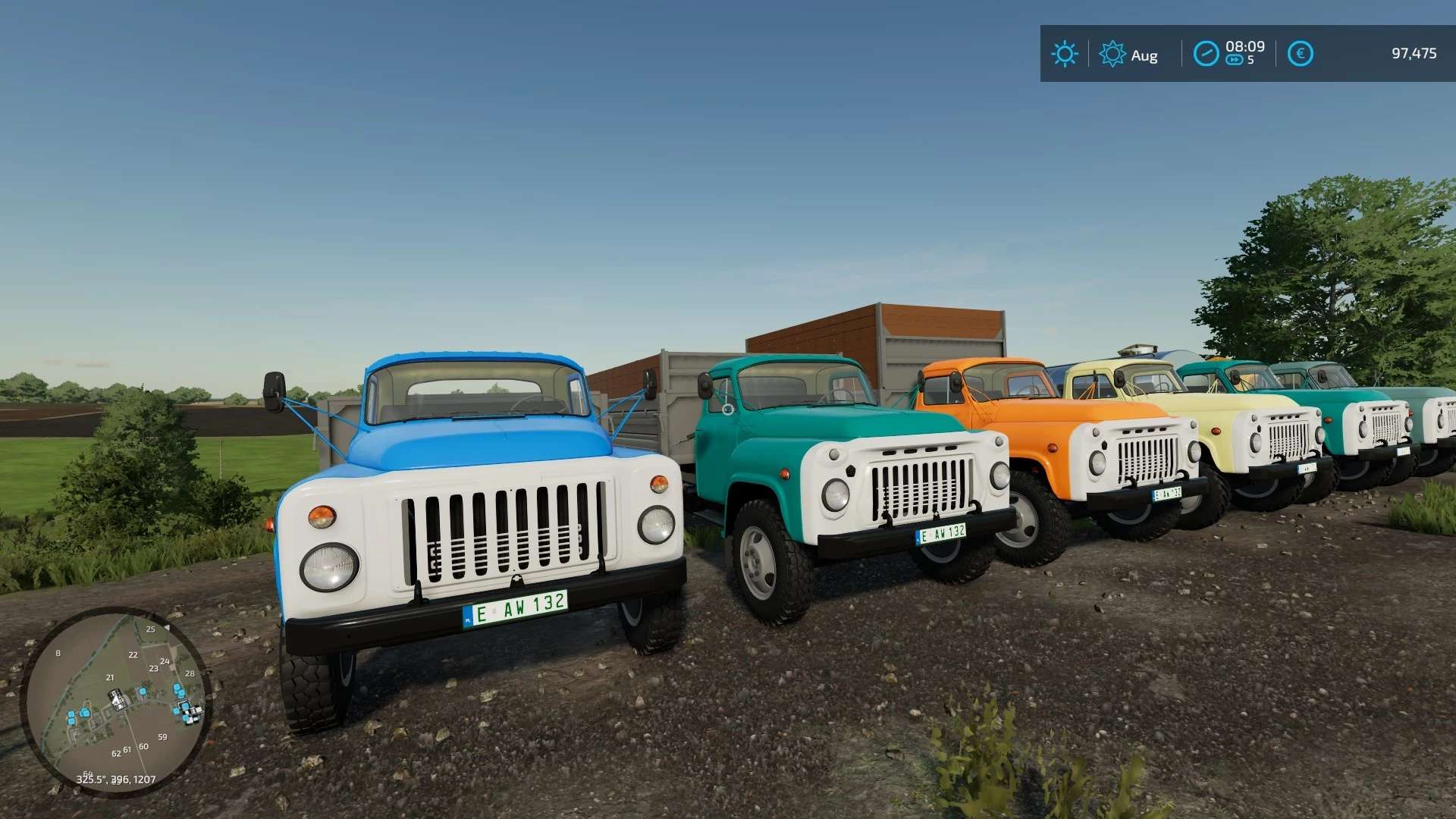Select the August season icon
Viewport: 1456px width, 819px height.
[1112, 54]
